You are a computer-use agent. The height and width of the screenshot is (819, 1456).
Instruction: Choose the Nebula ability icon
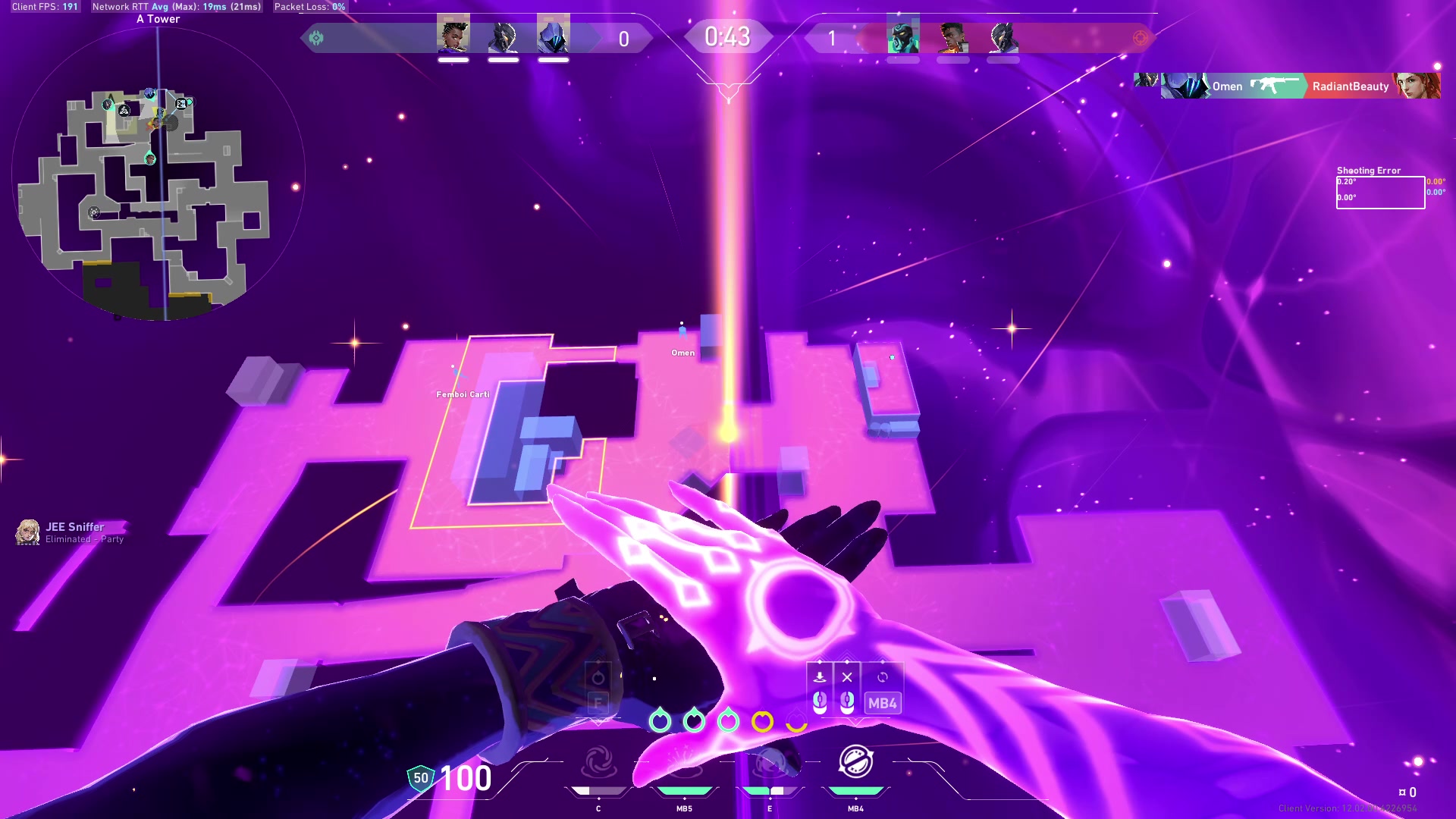pyautogui.click(x=770, y=764)
